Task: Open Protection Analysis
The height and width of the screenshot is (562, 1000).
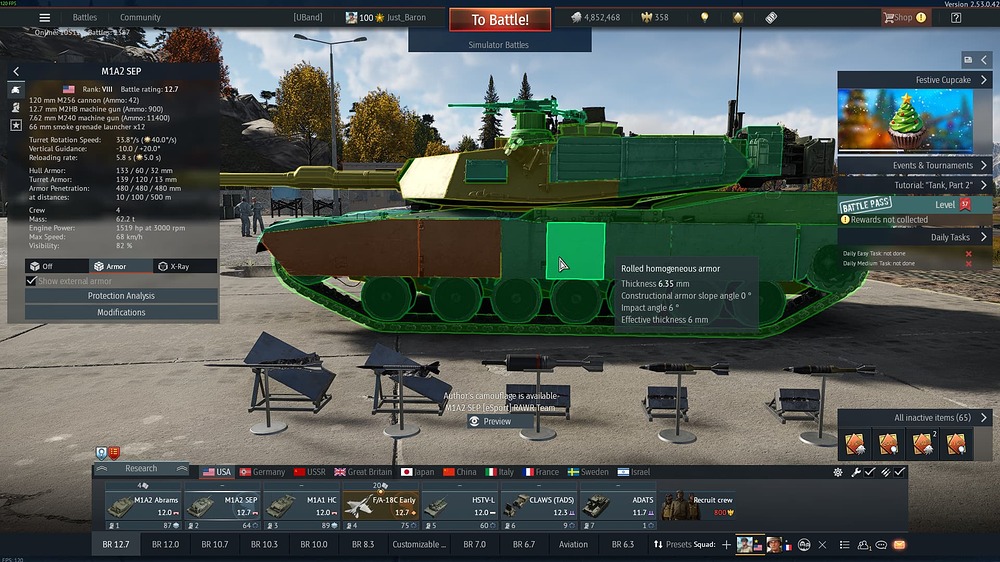Action: point(121,296)
